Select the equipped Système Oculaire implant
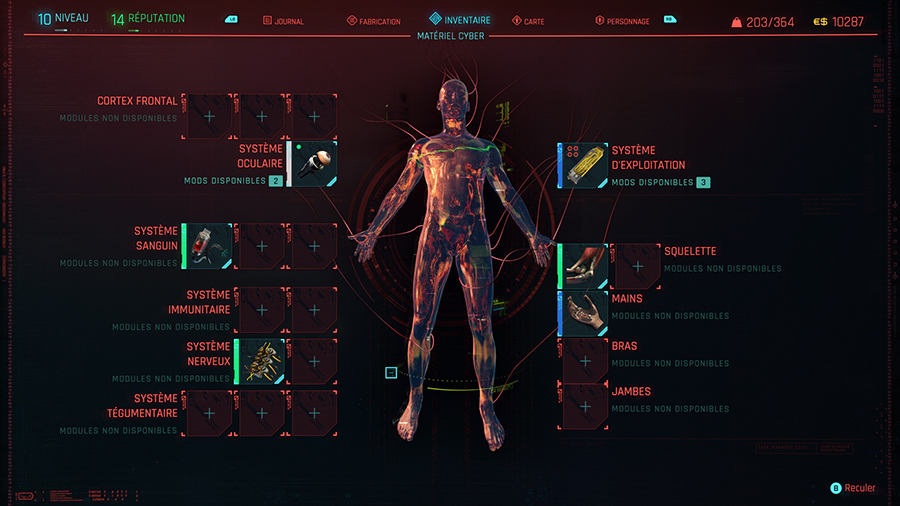This screenshot has height=506, width=900. click(x=314, y=164)
